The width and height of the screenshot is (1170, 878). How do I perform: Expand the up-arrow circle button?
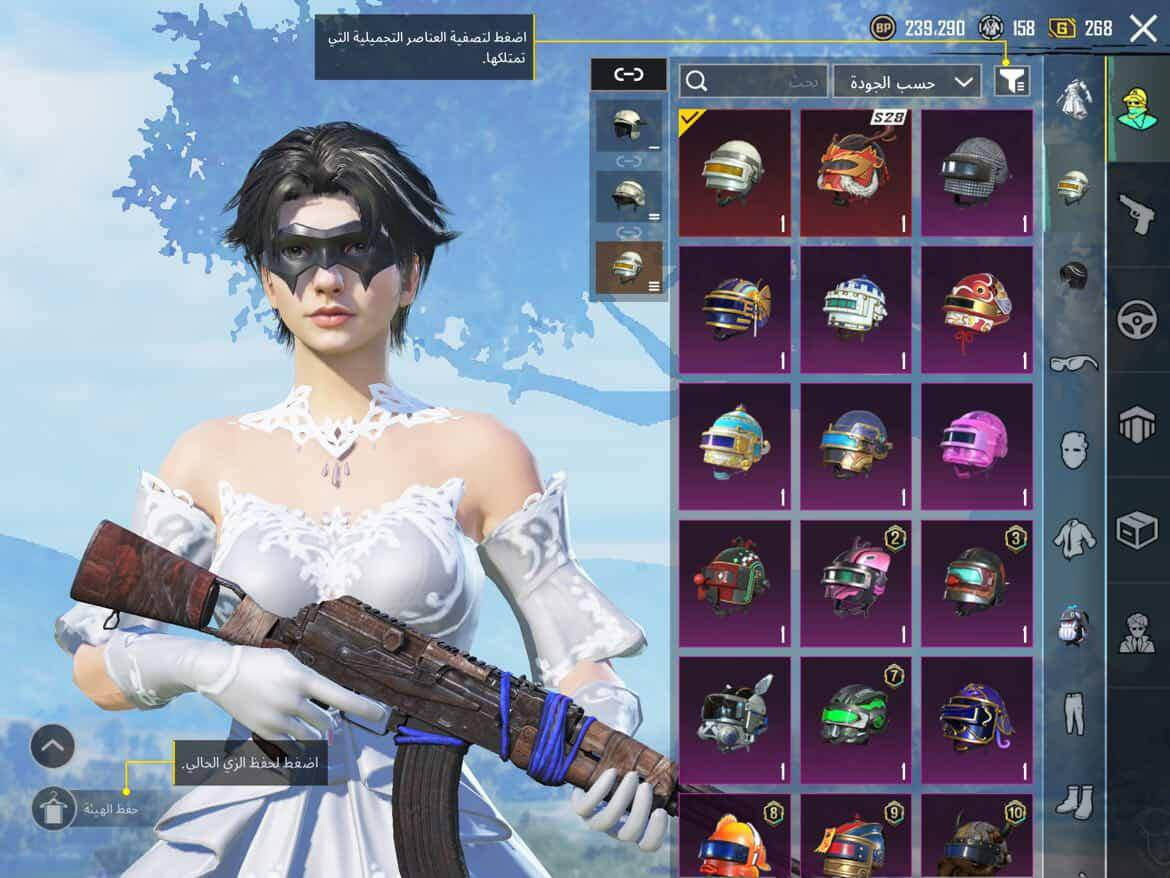(x=53, y=745)
